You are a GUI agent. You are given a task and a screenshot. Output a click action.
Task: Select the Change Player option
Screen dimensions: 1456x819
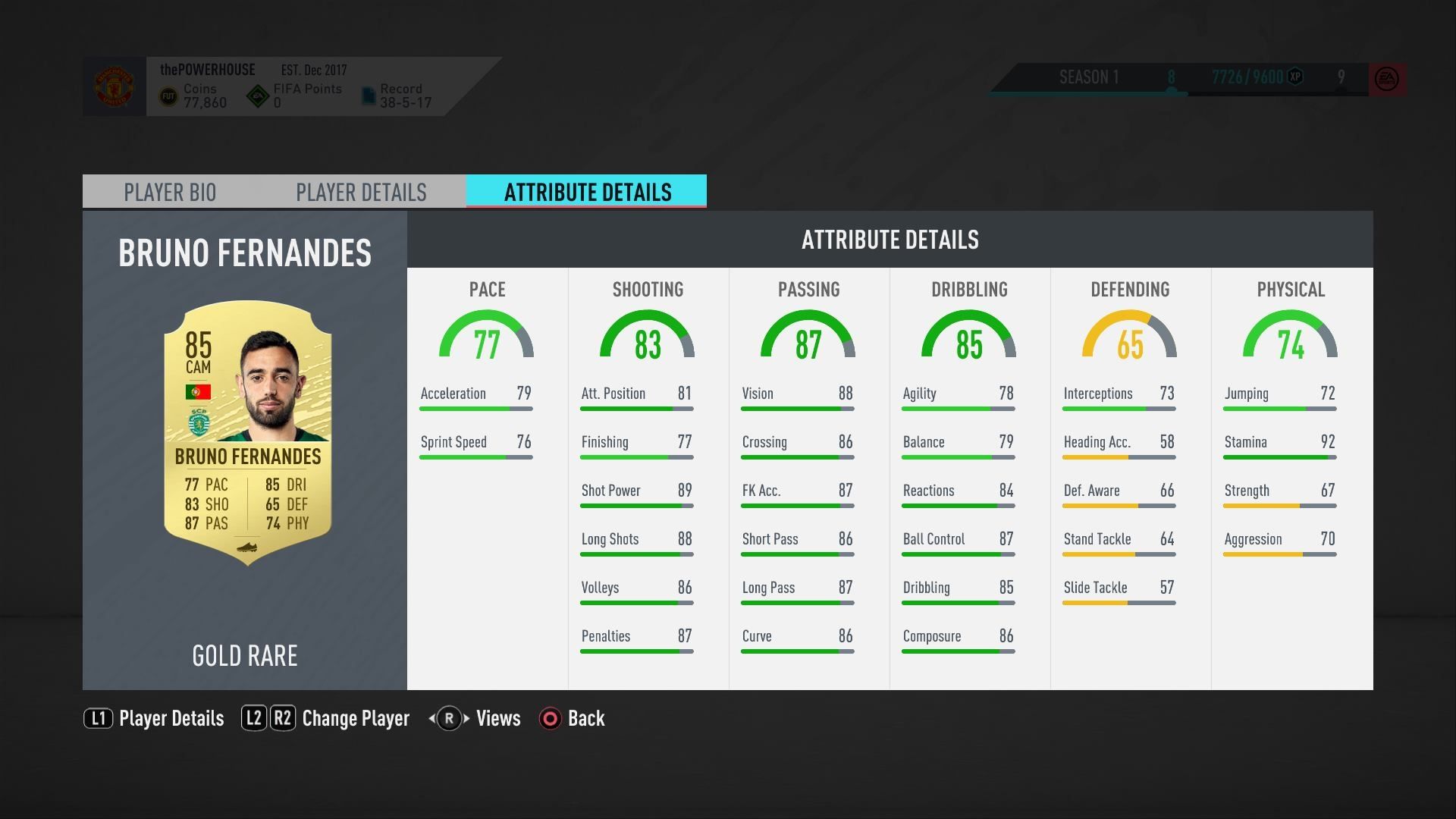(355, 718)
